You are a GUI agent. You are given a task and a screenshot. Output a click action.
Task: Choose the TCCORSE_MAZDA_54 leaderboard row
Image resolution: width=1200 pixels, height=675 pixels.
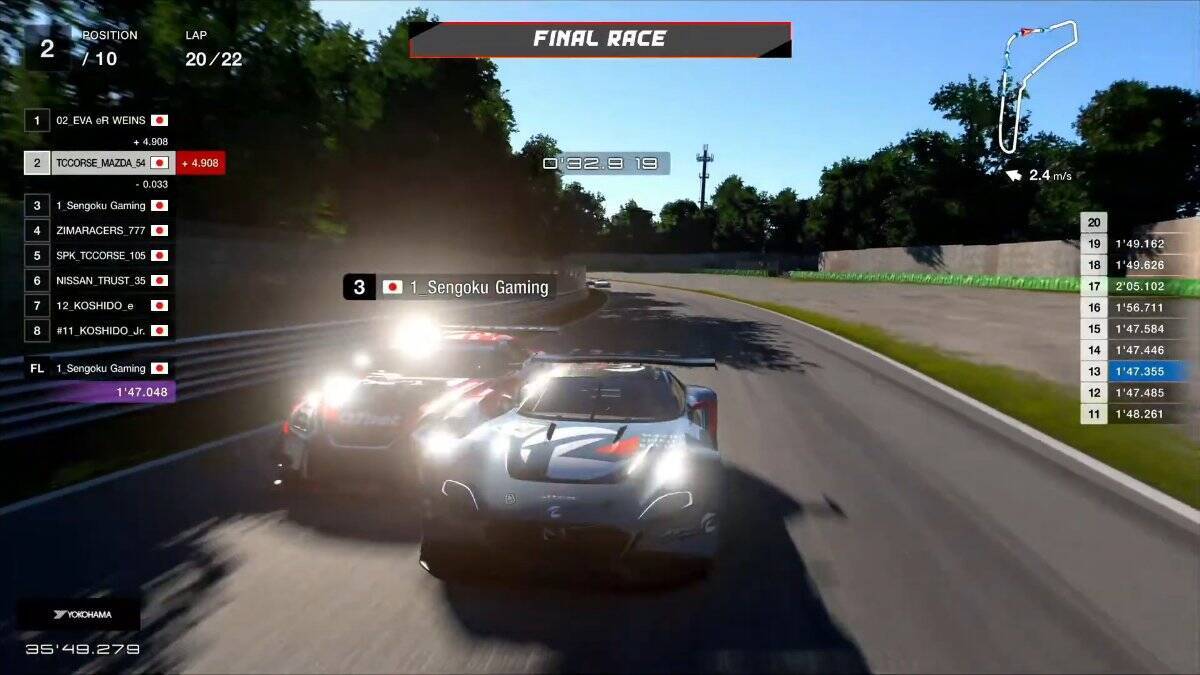pos(100,162)
